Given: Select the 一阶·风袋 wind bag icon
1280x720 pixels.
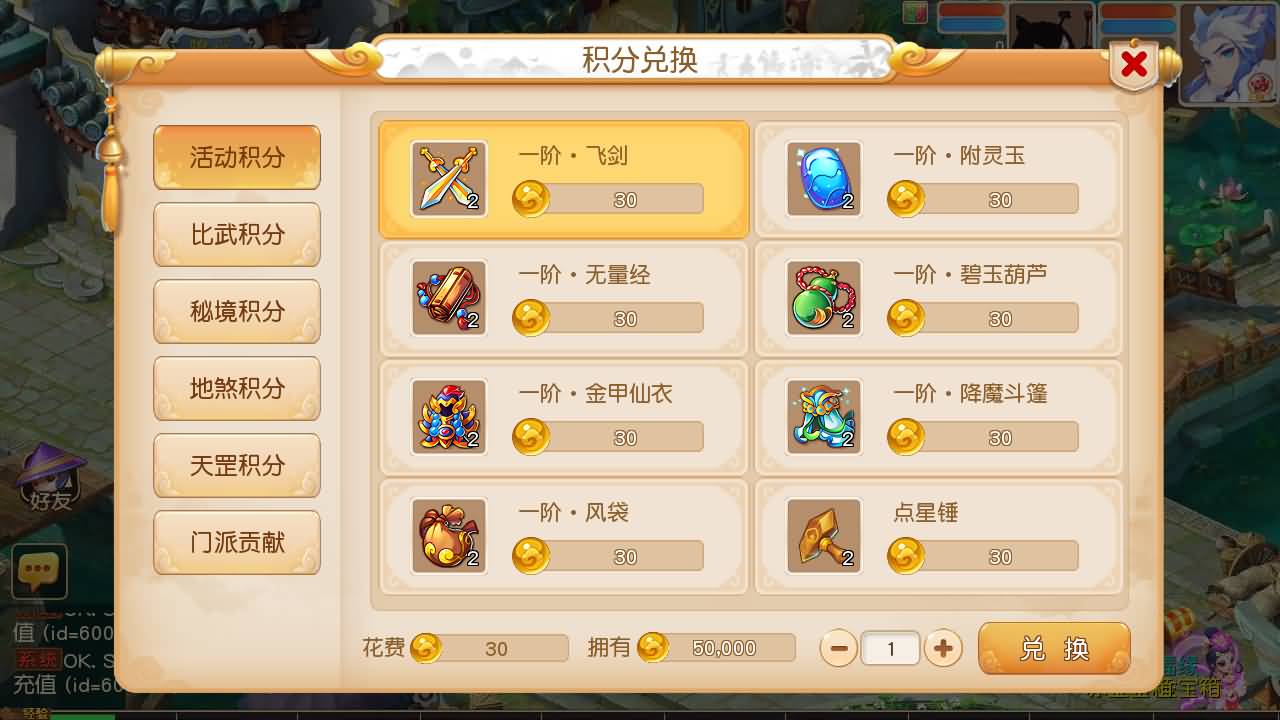Looking at the screenshot, I should point(448,535).
